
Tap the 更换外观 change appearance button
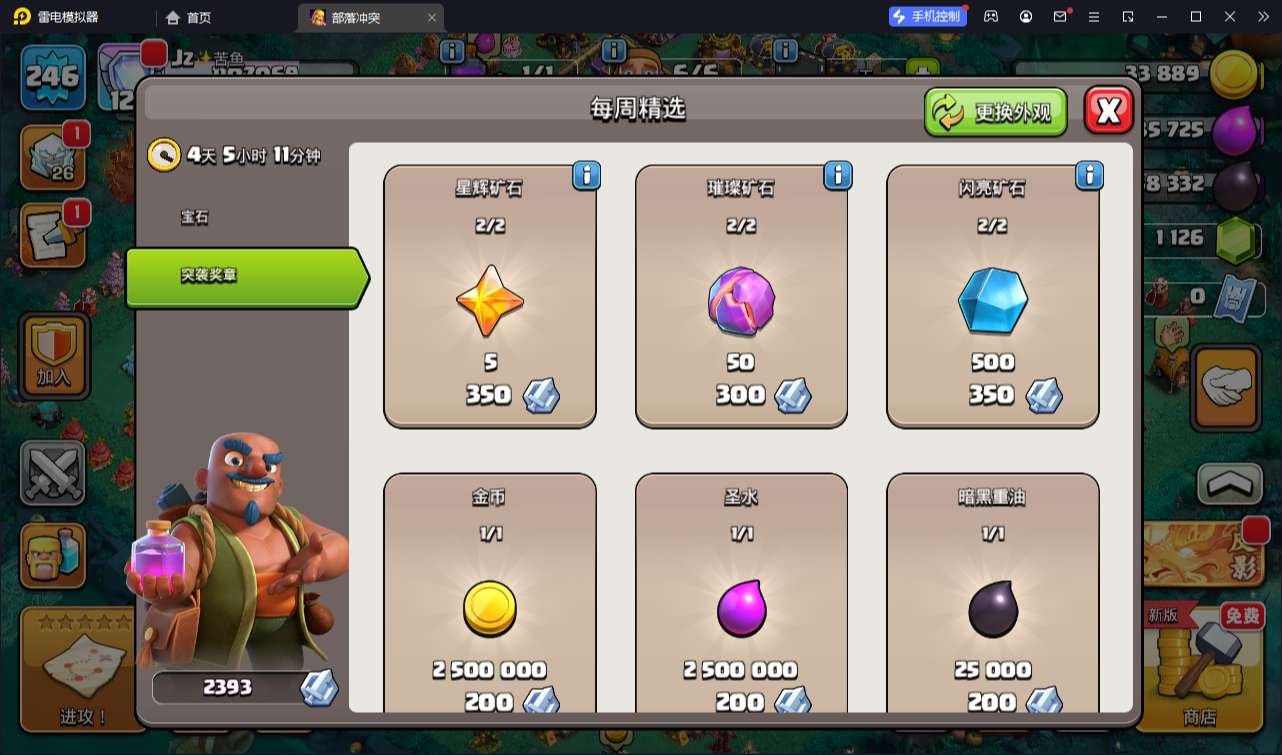995,112
